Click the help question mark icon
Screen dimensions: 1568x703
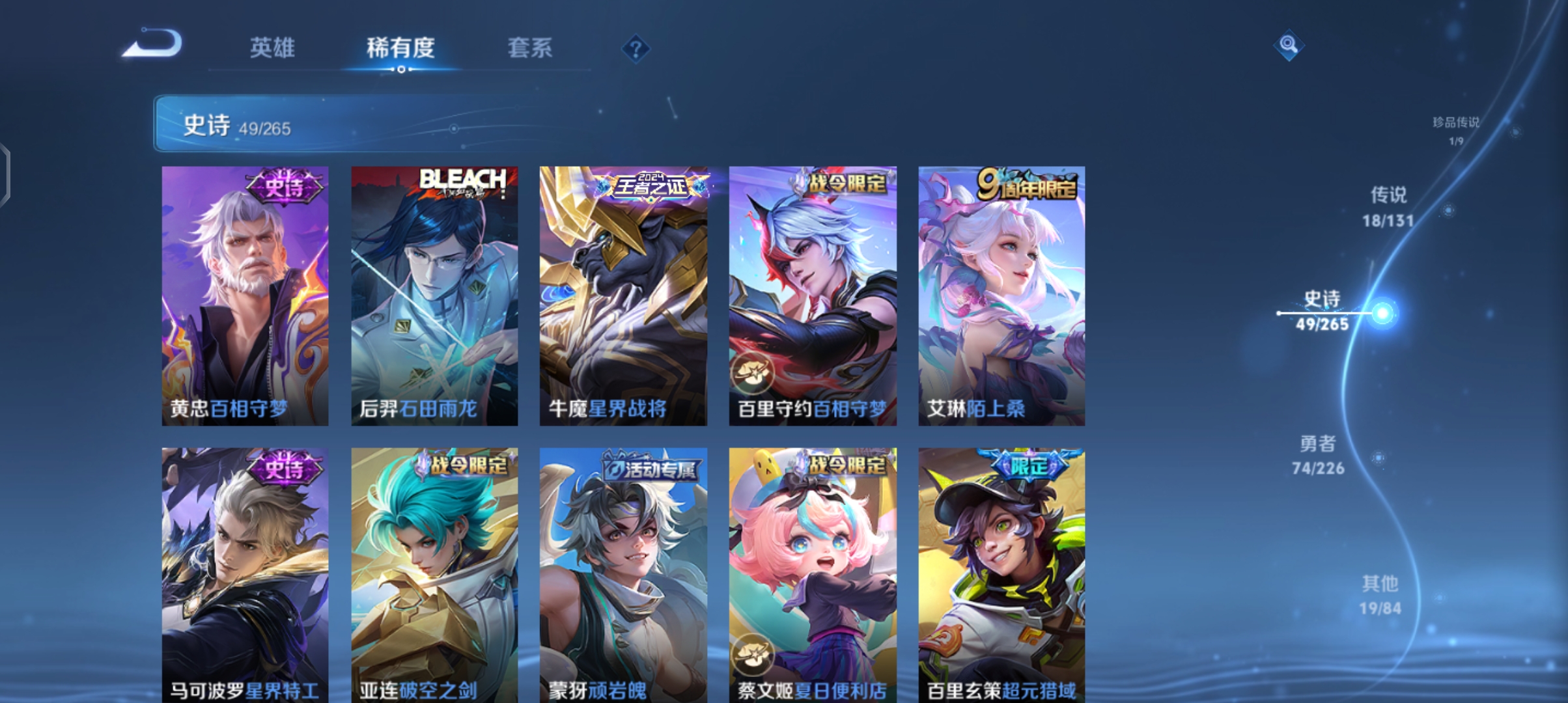(635, 48)
